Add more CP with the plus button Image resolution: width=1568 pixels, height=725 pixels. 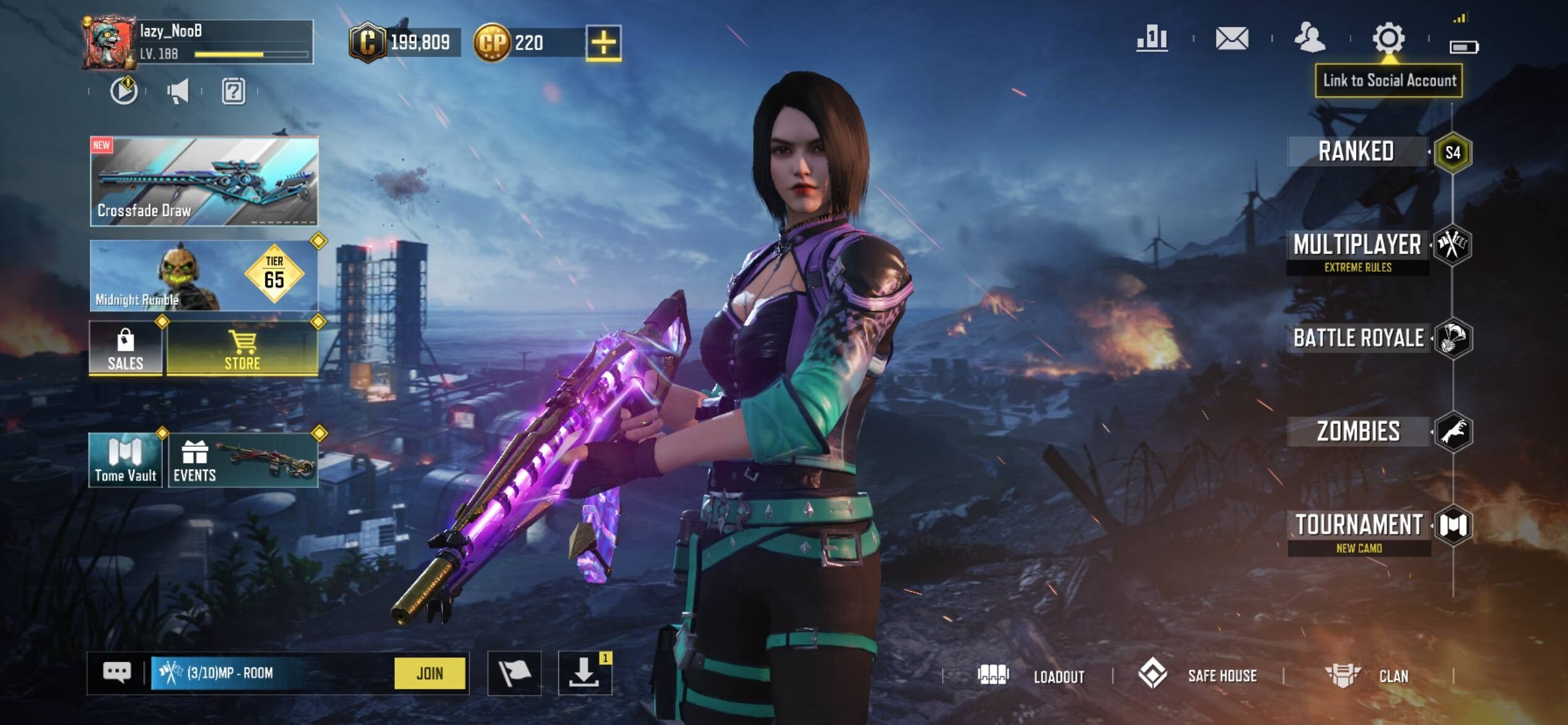pos(603,42)
